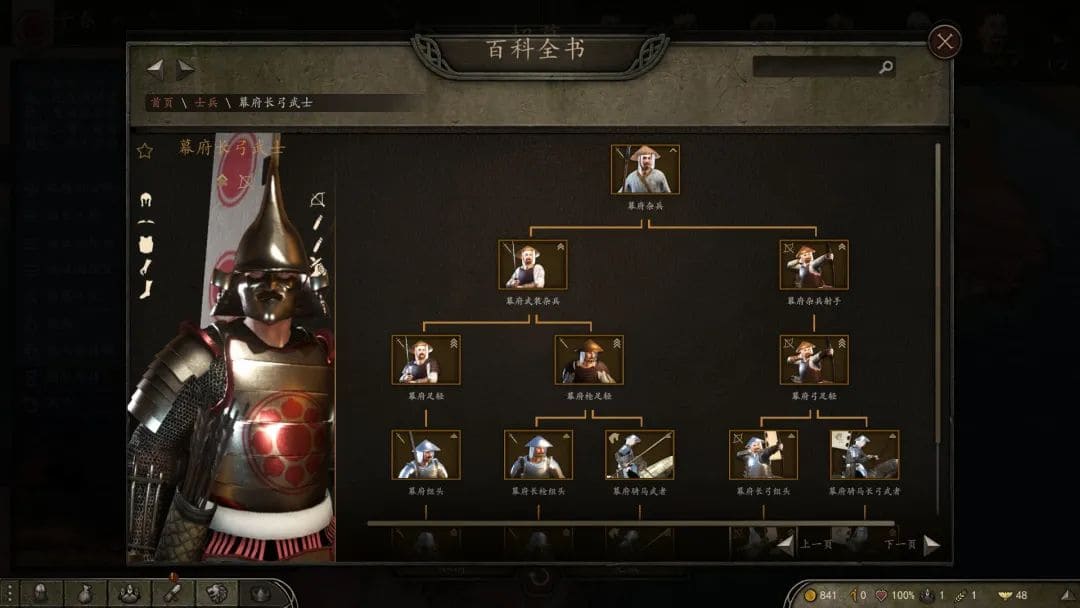Viewport: 1080px width, 608px height.
Task: View the 幕府长枪组头 troop entry
Action: pyautogui.click(x=538, y=455)
